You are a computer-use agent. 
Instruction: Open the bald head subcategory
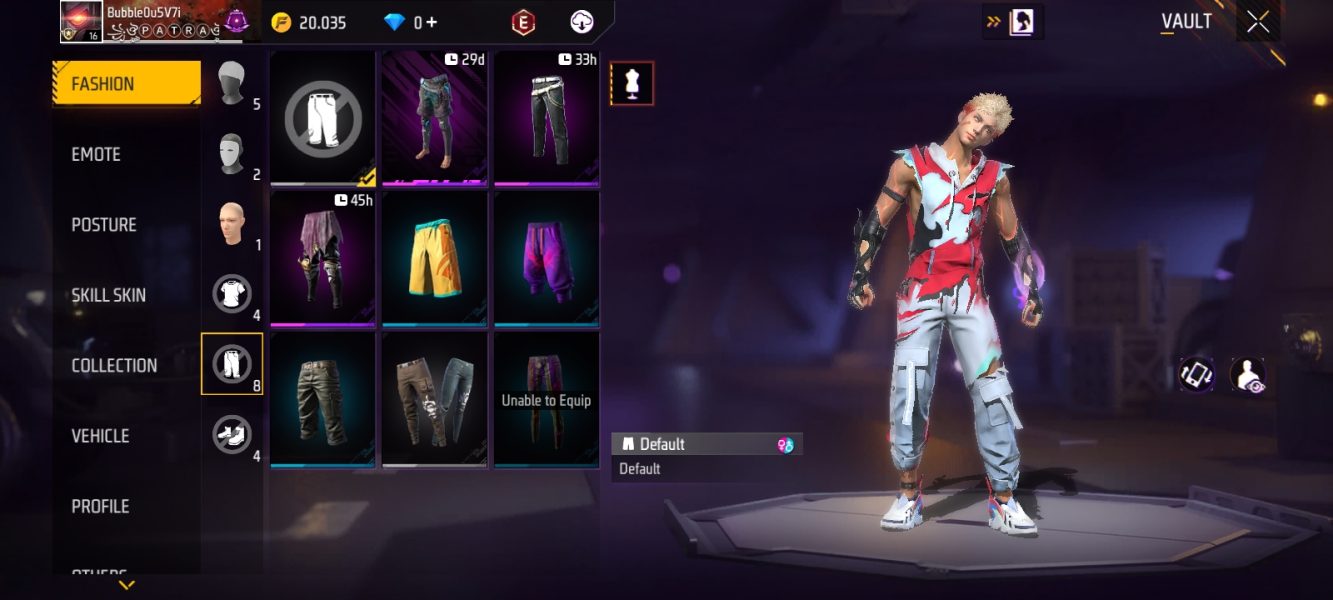pyautogui.click(x=232, y=224)
